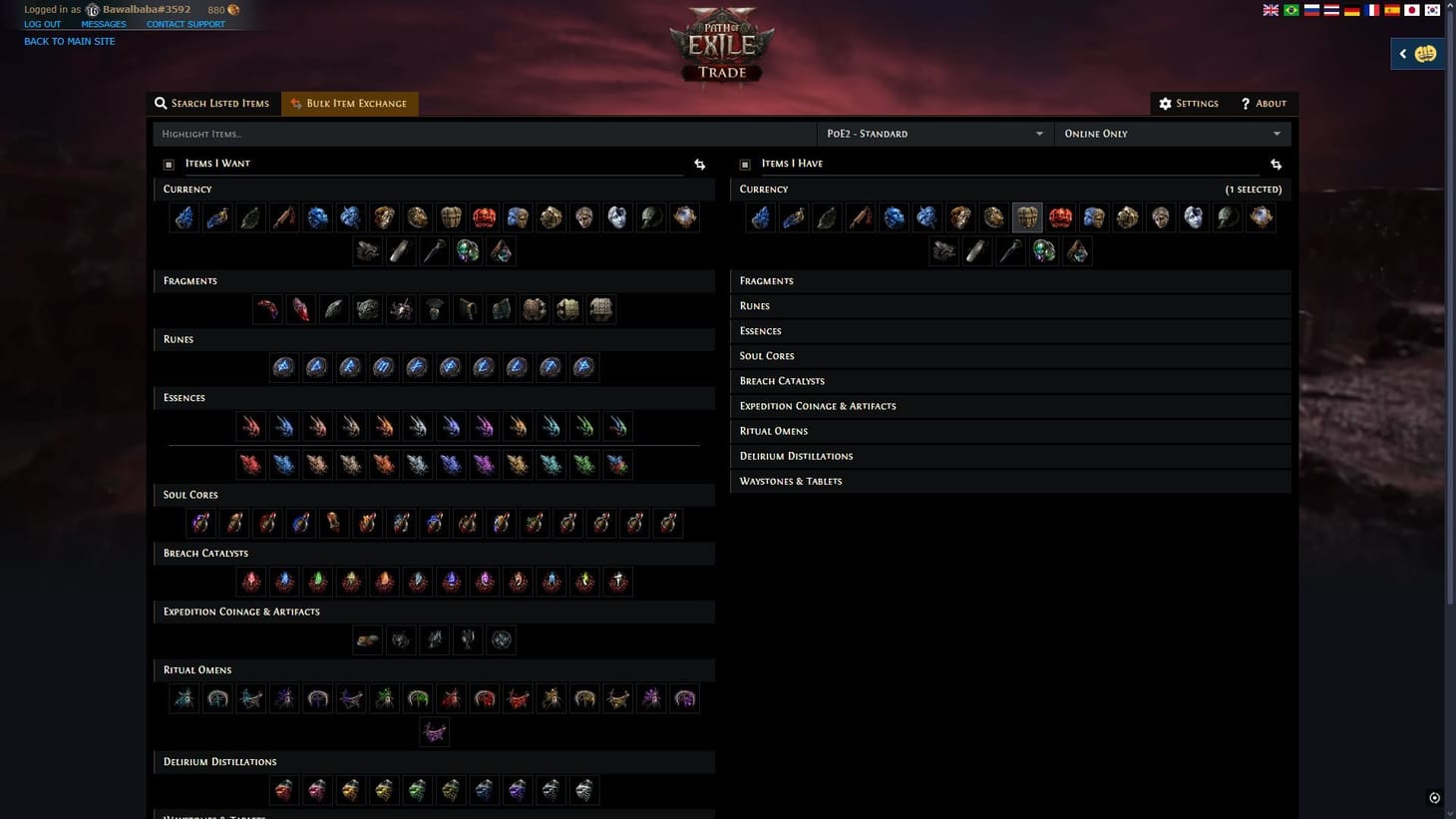Select the first Soul Core icon

[x=199, y=522]
